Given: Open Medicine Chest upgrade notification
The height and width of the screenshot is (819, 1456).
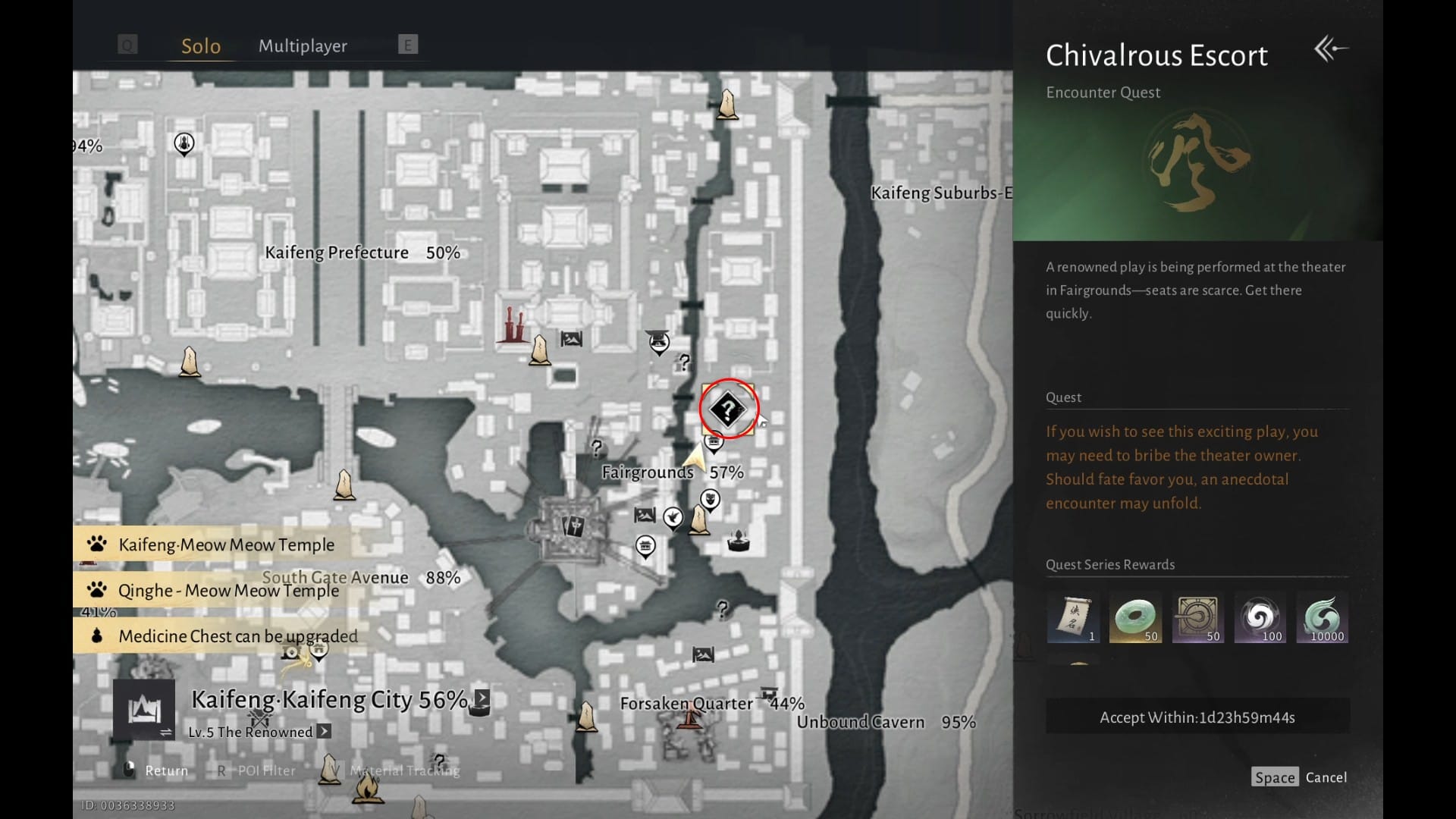Looking at the screenshot, I should [x=237, y=636].
